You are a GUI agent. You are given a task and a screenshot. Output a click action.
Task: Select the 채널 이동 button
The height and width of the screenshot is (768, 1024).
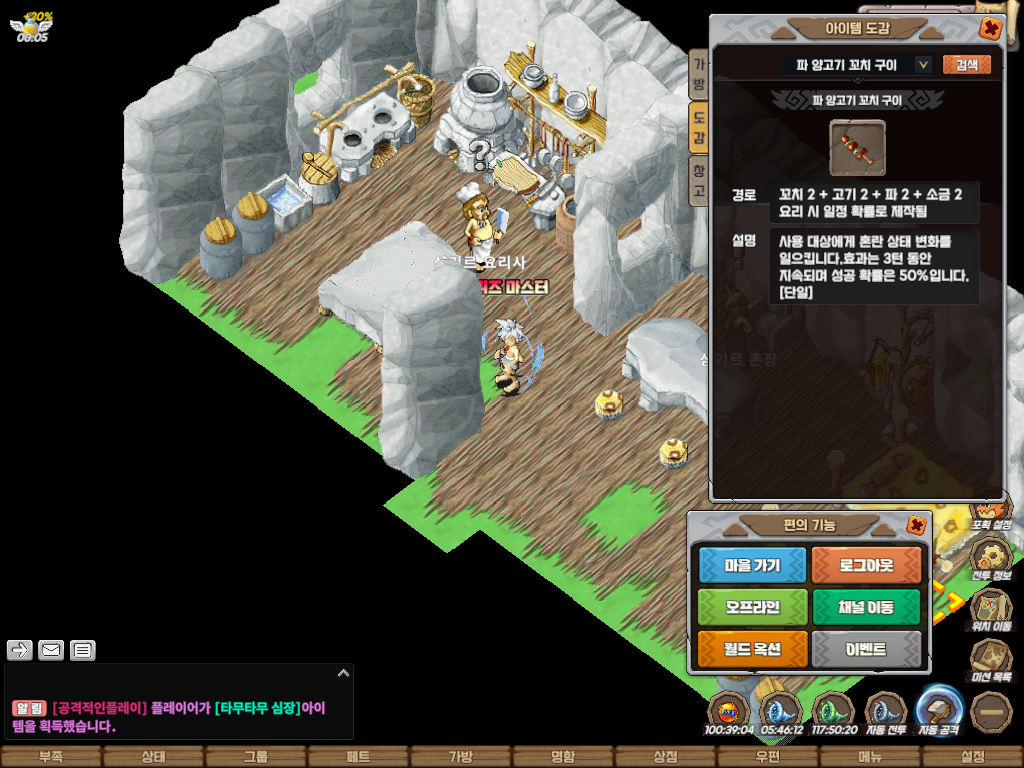point(867,607)
